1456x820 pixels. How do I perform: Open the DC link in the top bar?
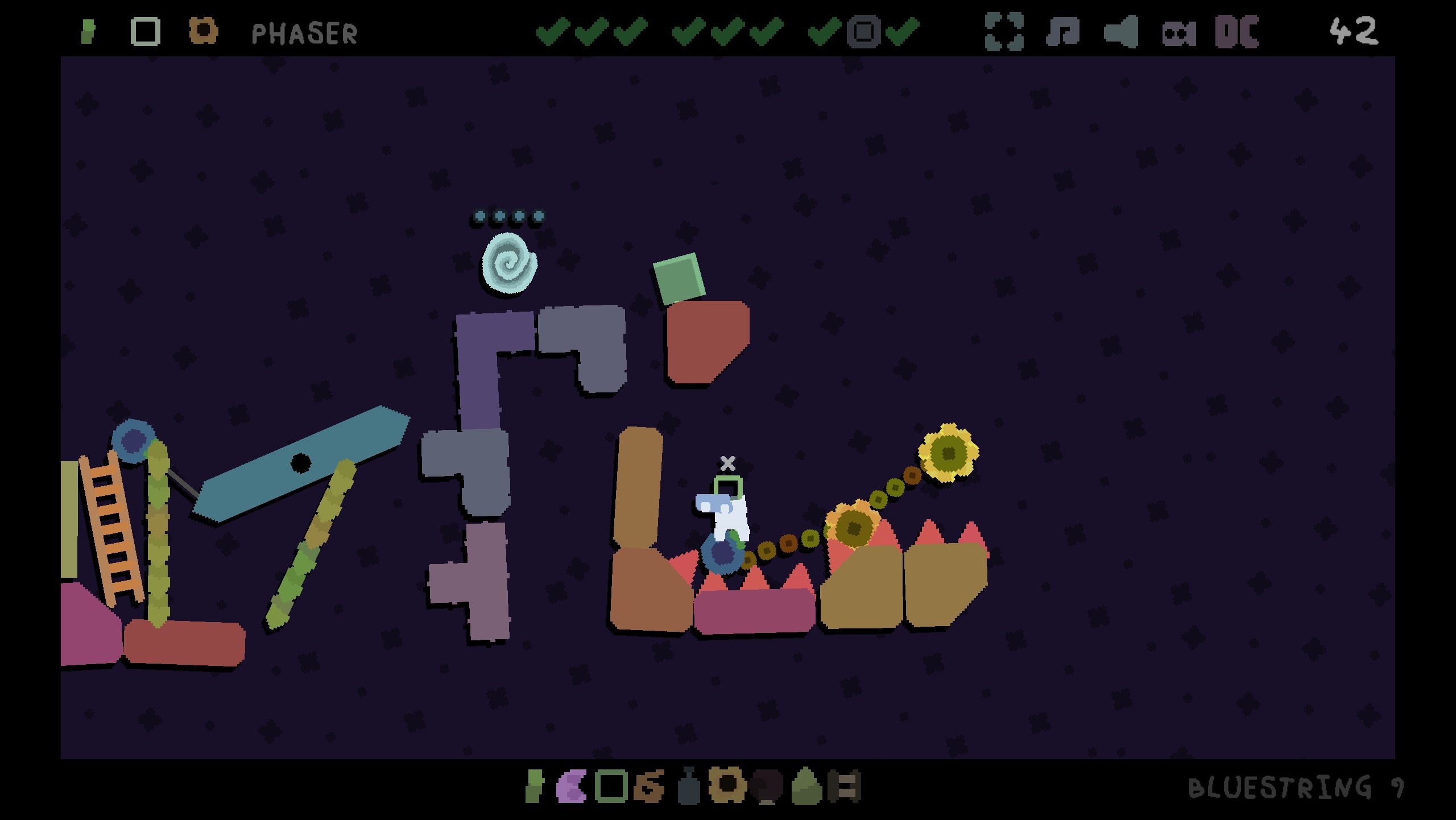[1237, 32]
